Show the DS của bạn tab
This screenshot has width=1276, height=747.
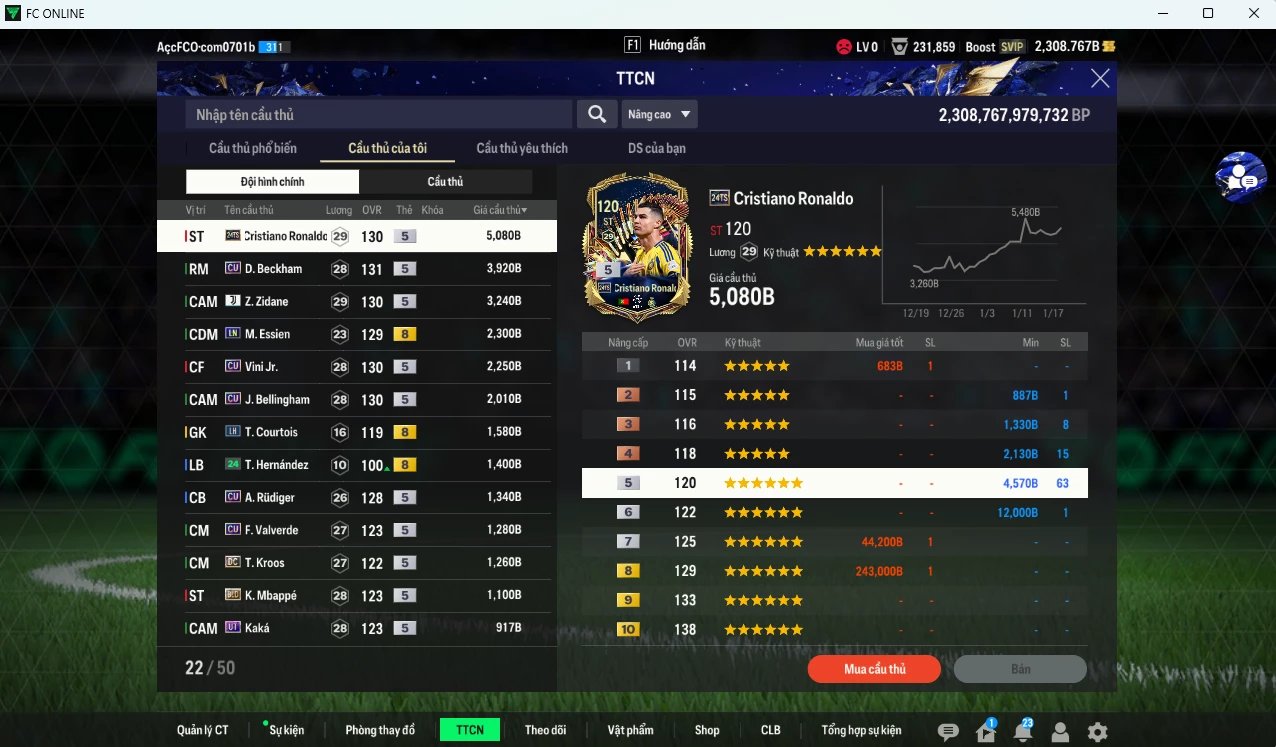click(x=656, y=148)
